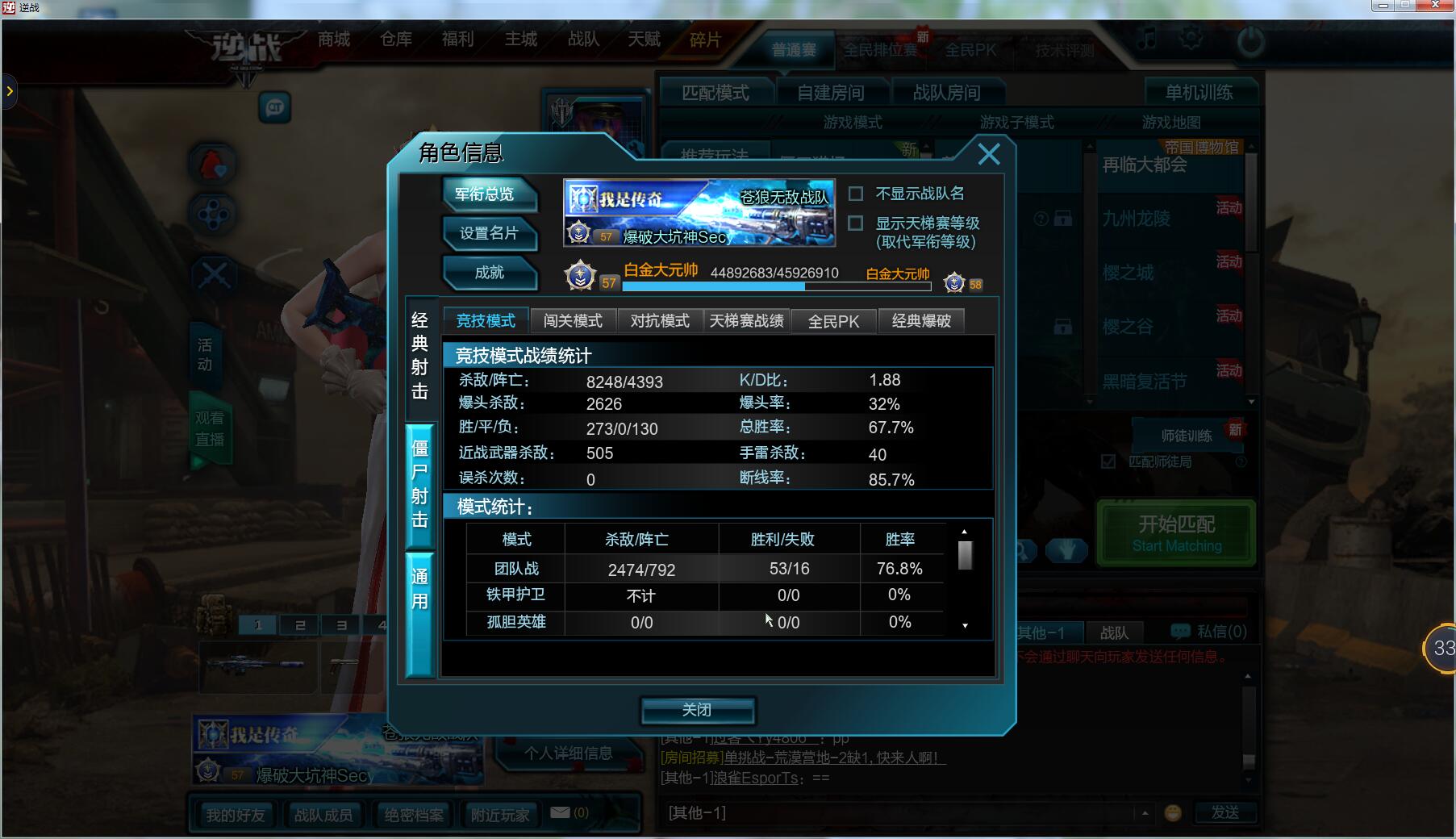Open the 经典爆破 tab

pos(921,321)
